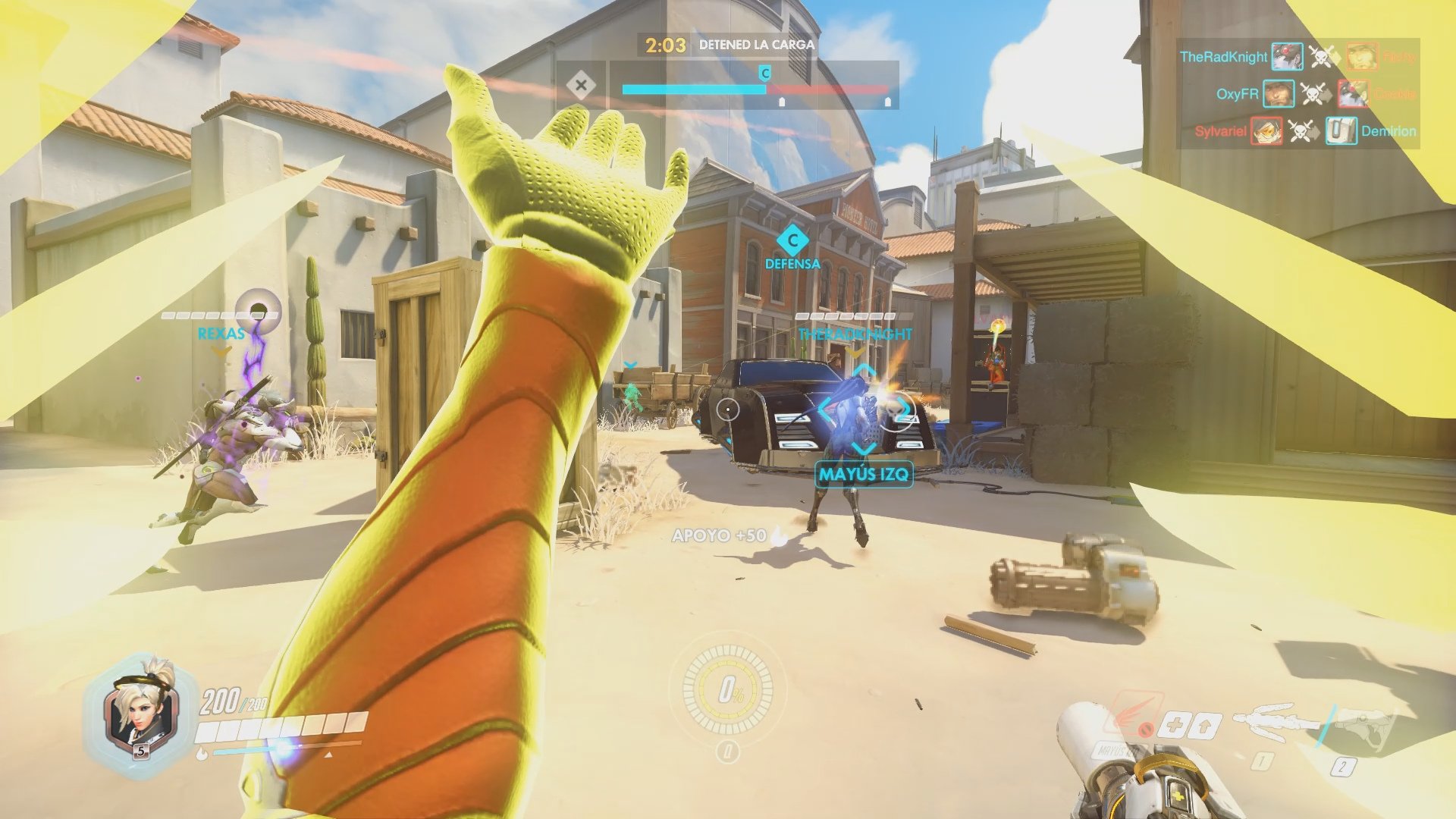Click Sylvariel's red hero portrait
The image size is (1456, 819).
[x=1267, y=130]
